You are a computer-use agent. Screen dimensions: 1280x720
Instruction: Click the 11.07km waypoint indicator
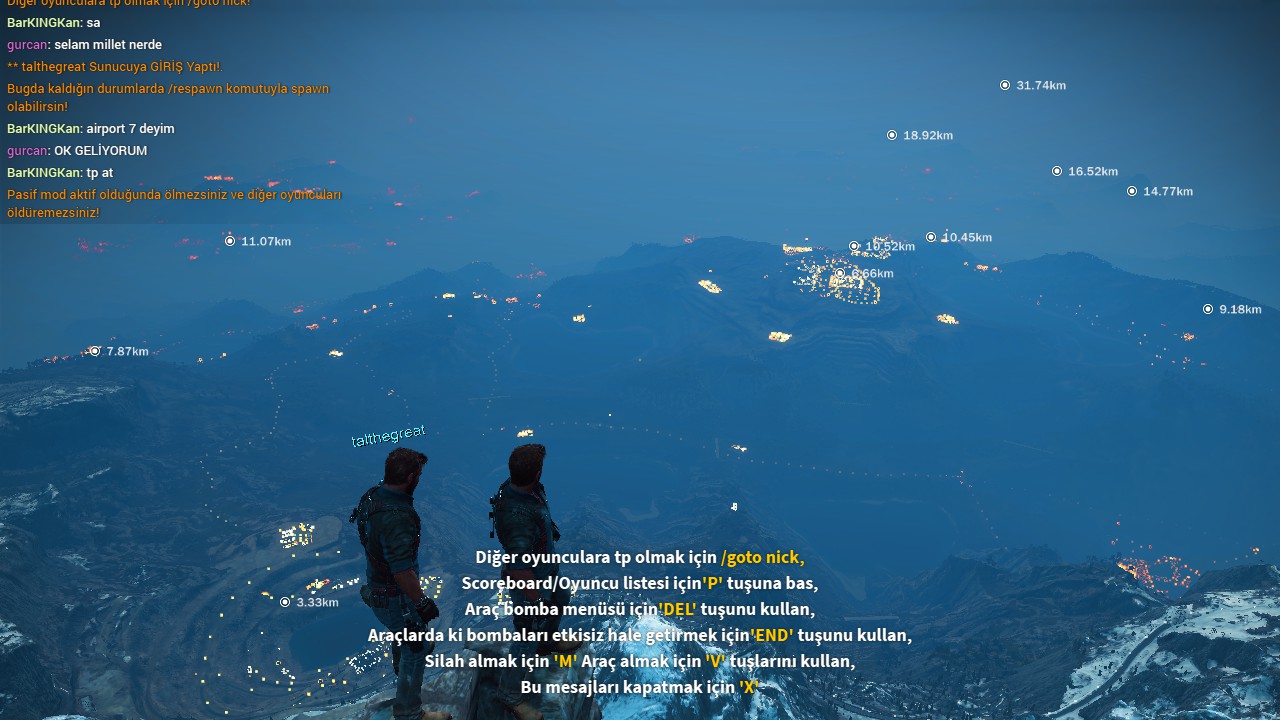pyautogui.click(x=230, y=240)
